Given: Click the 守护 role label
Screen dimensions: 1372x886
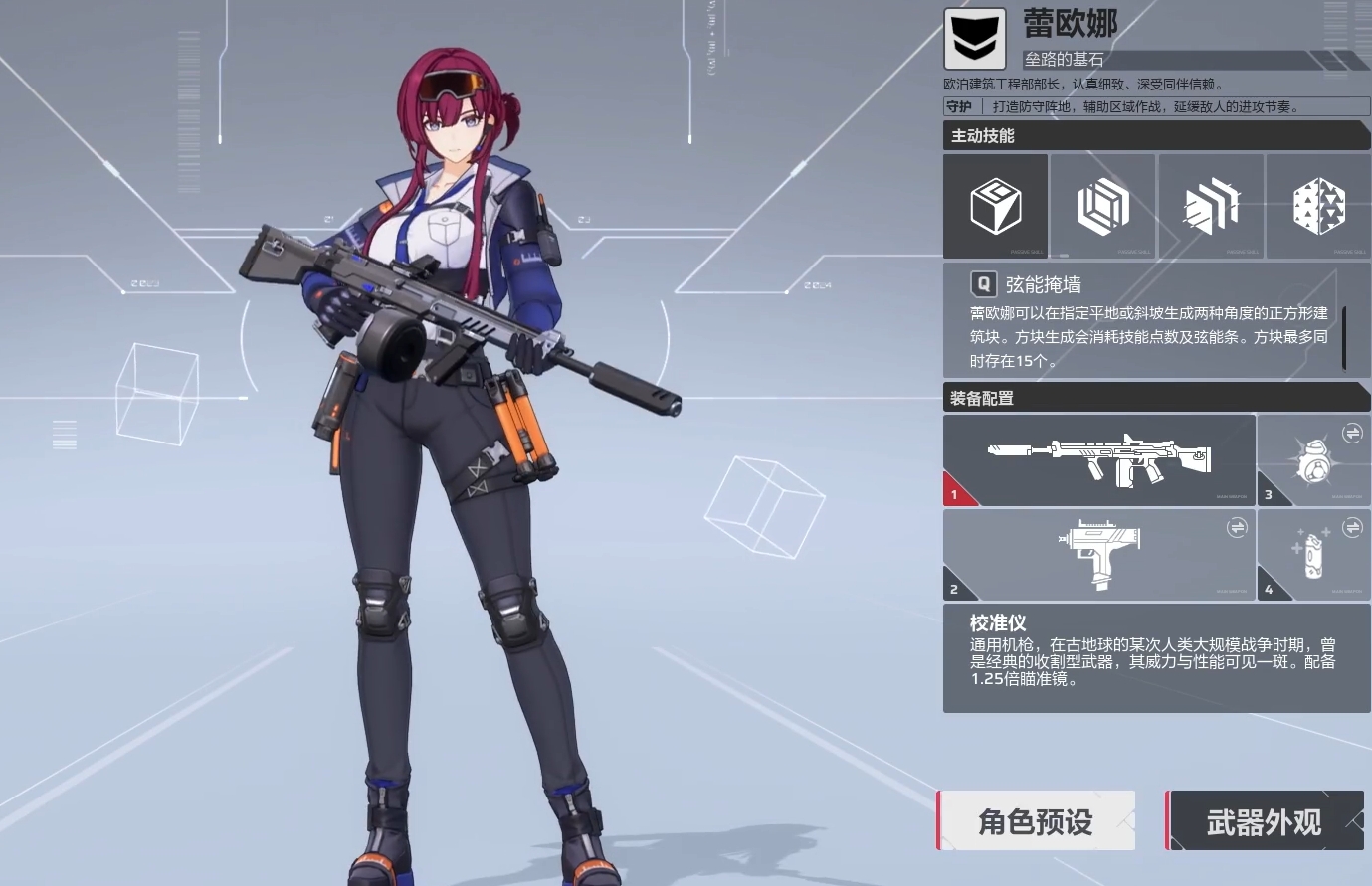Looking at the screenshot, I should tap(960, 107).
